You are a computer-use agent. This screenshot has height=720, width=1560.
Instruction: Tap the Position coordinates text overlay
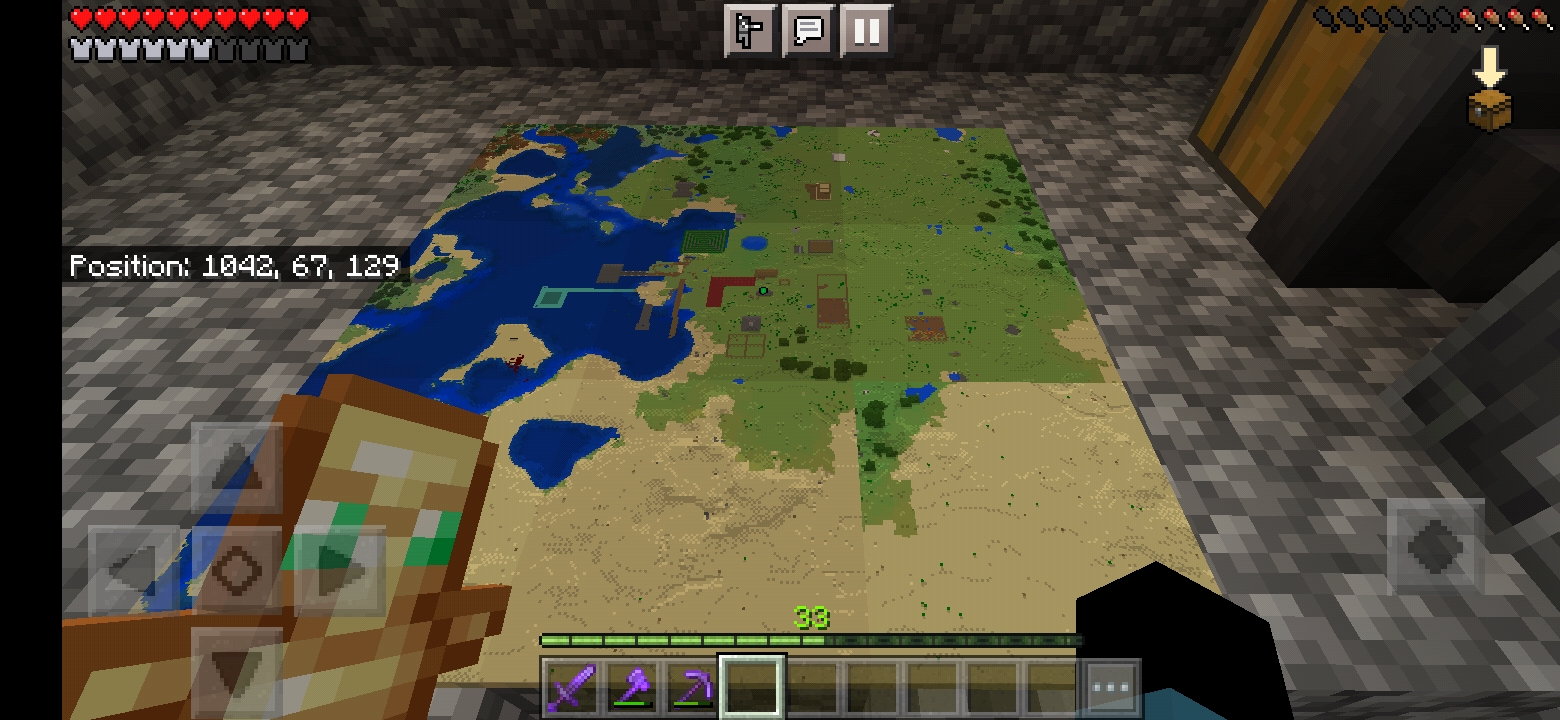[233, 265]
